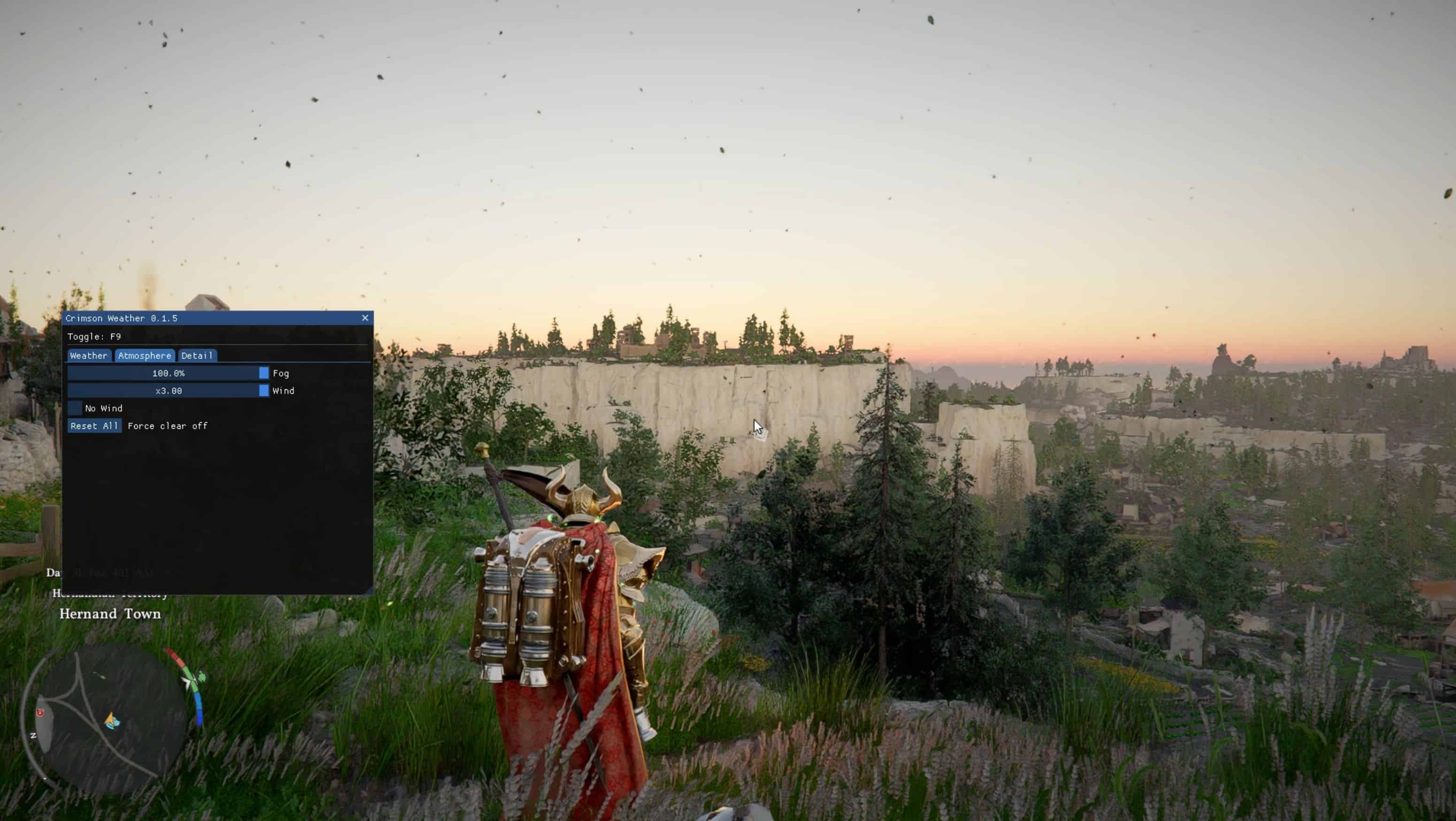
Task: Click the Fog slider
Action: [x=168, y=373]
